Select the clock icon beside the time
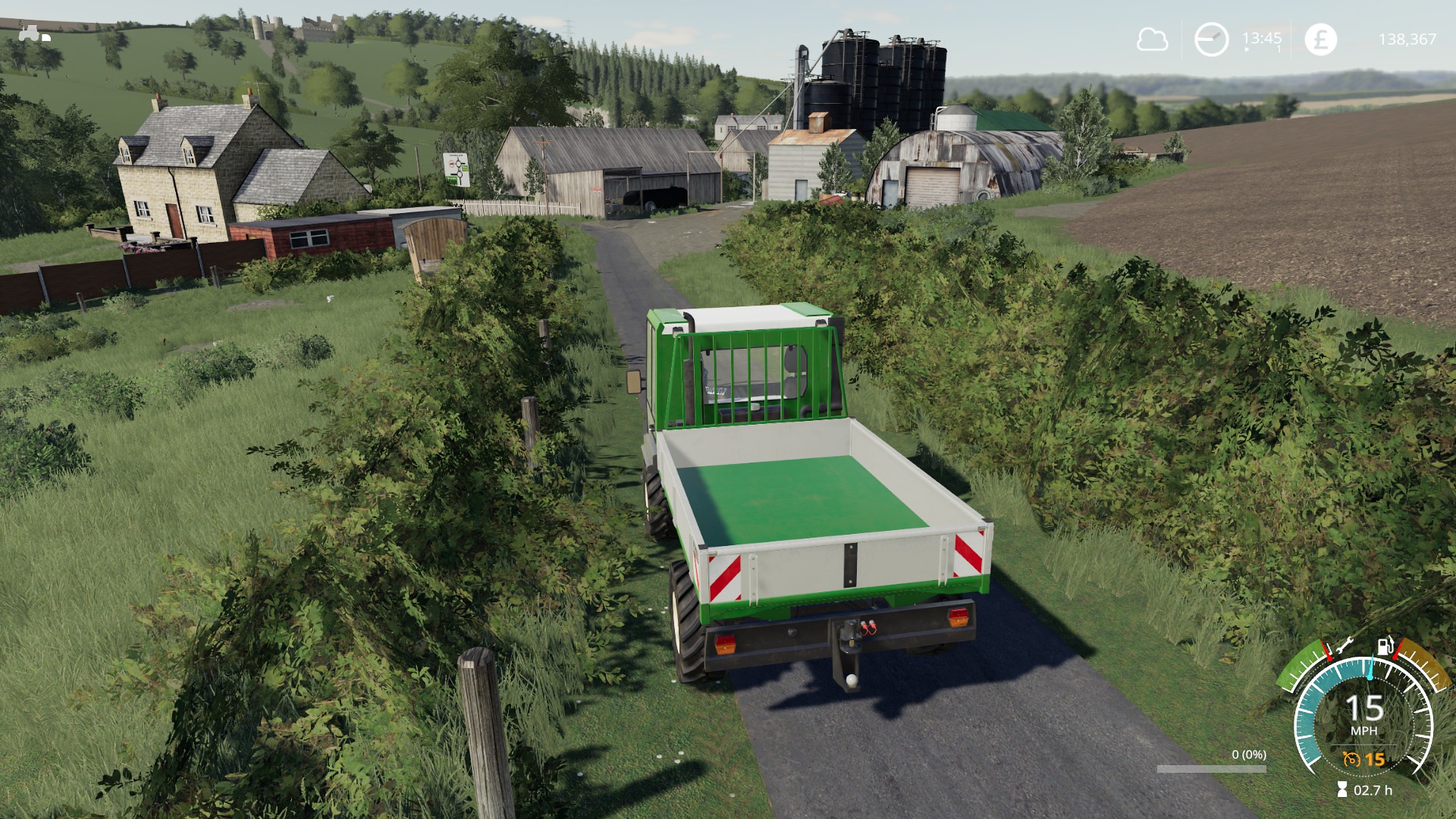This screenshot has height=819, width=1456. point(1211,39)
